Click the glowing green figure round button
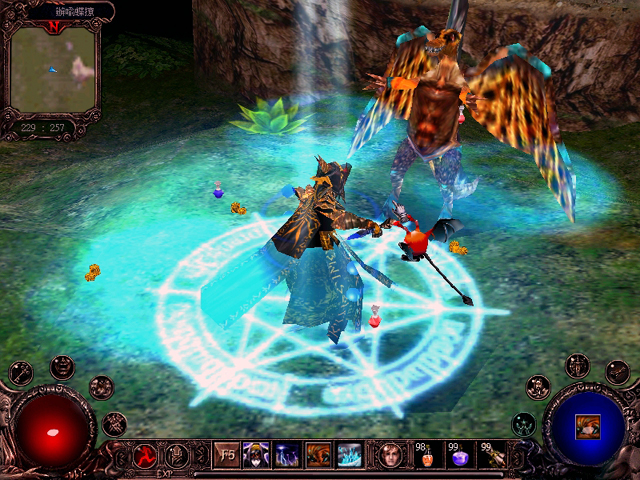 click(x=523, y=424)
